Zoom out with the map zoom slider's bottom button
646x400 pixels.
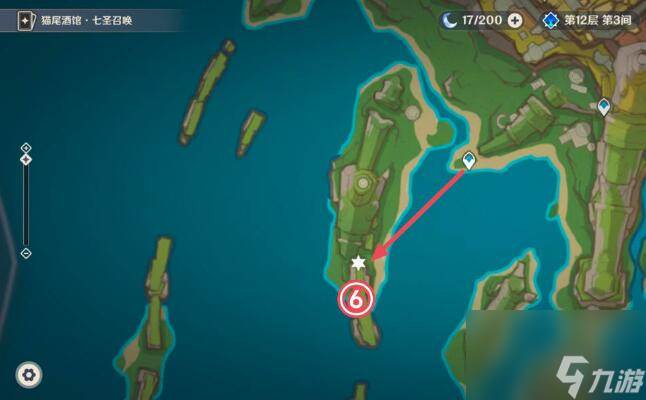(x=26, y=253)
